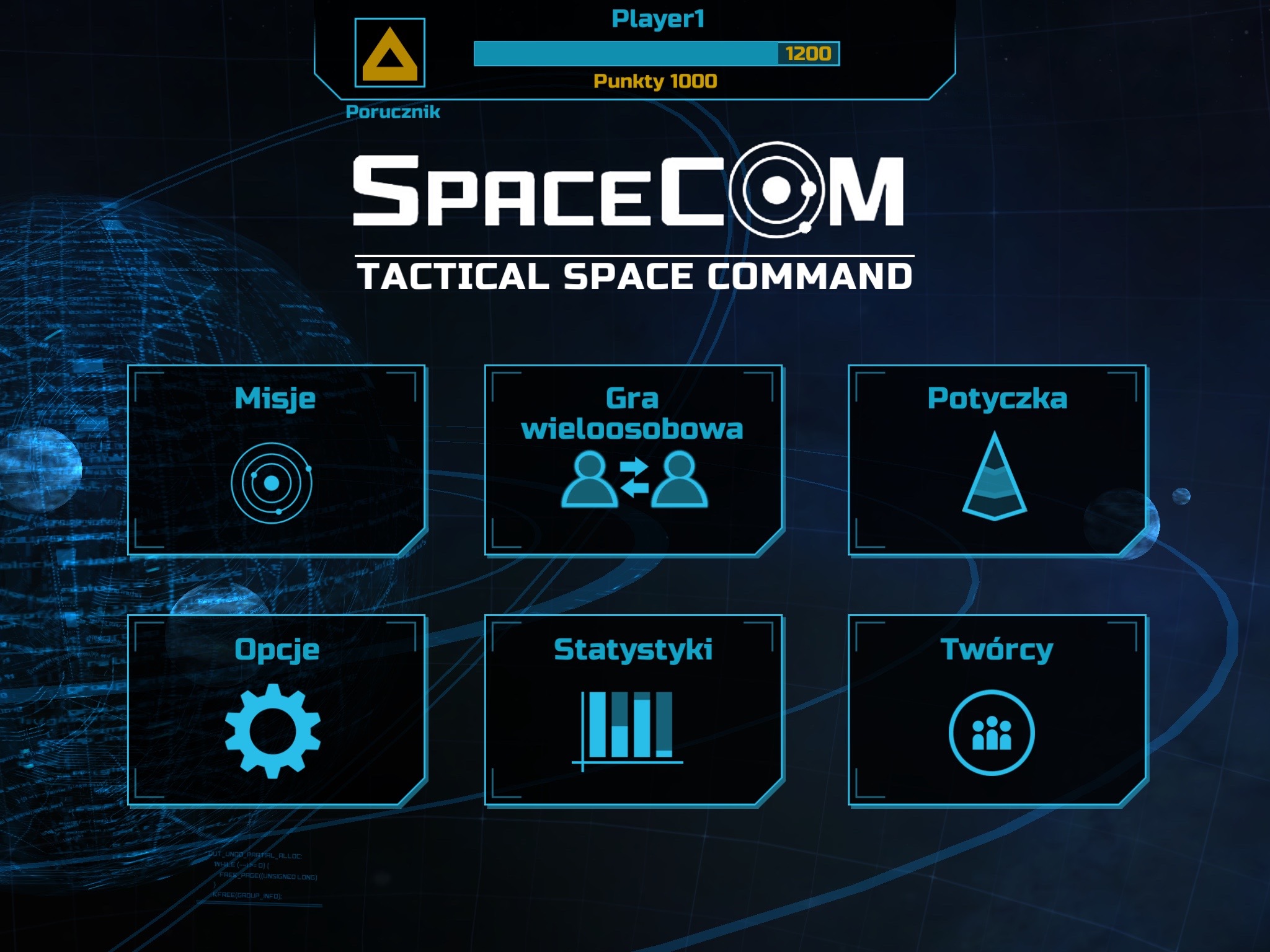The width and height of the screenshot is (1270, 952).
Task: Click the golden Porucznik rank badge
Action: (390, 53)
